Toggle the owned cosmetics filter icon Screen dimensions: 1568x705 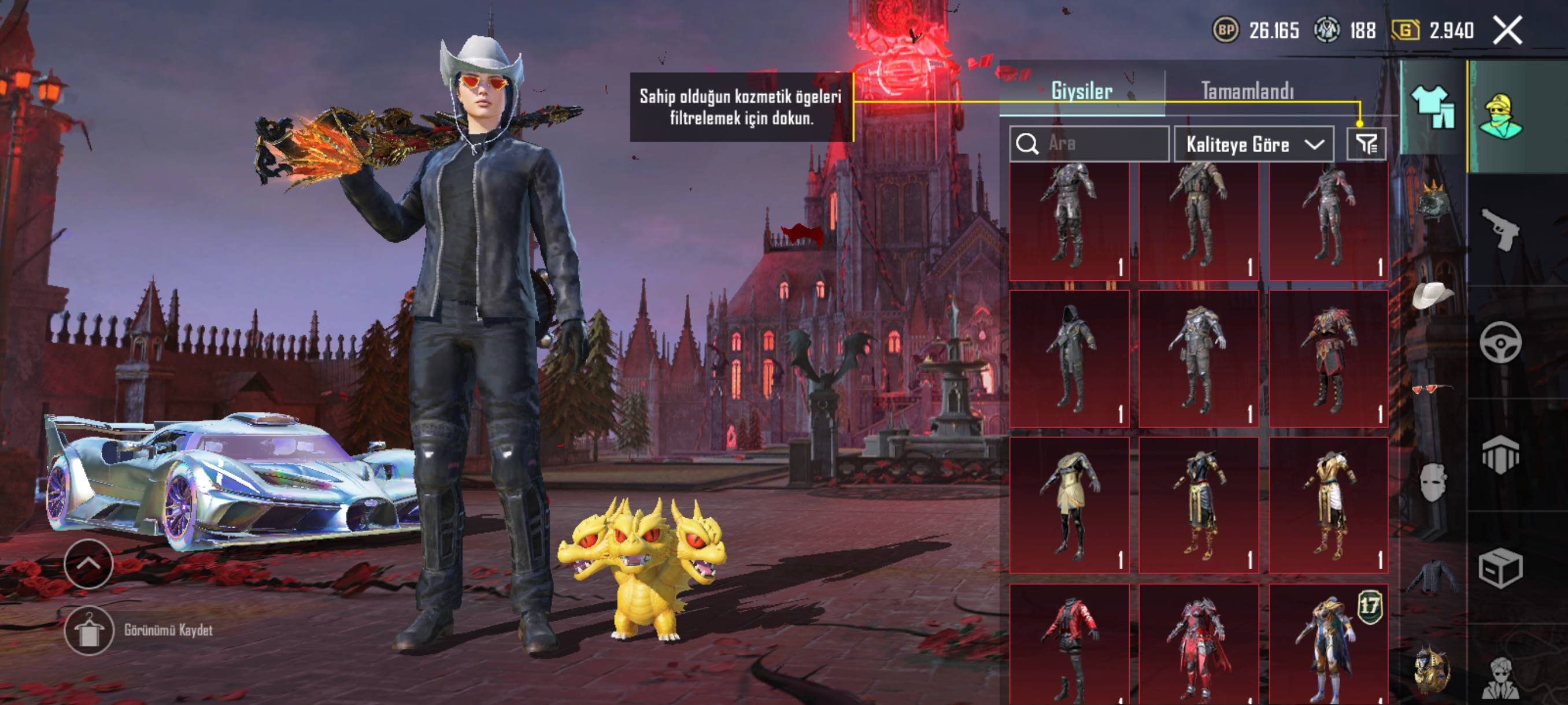pos(1366,144)
